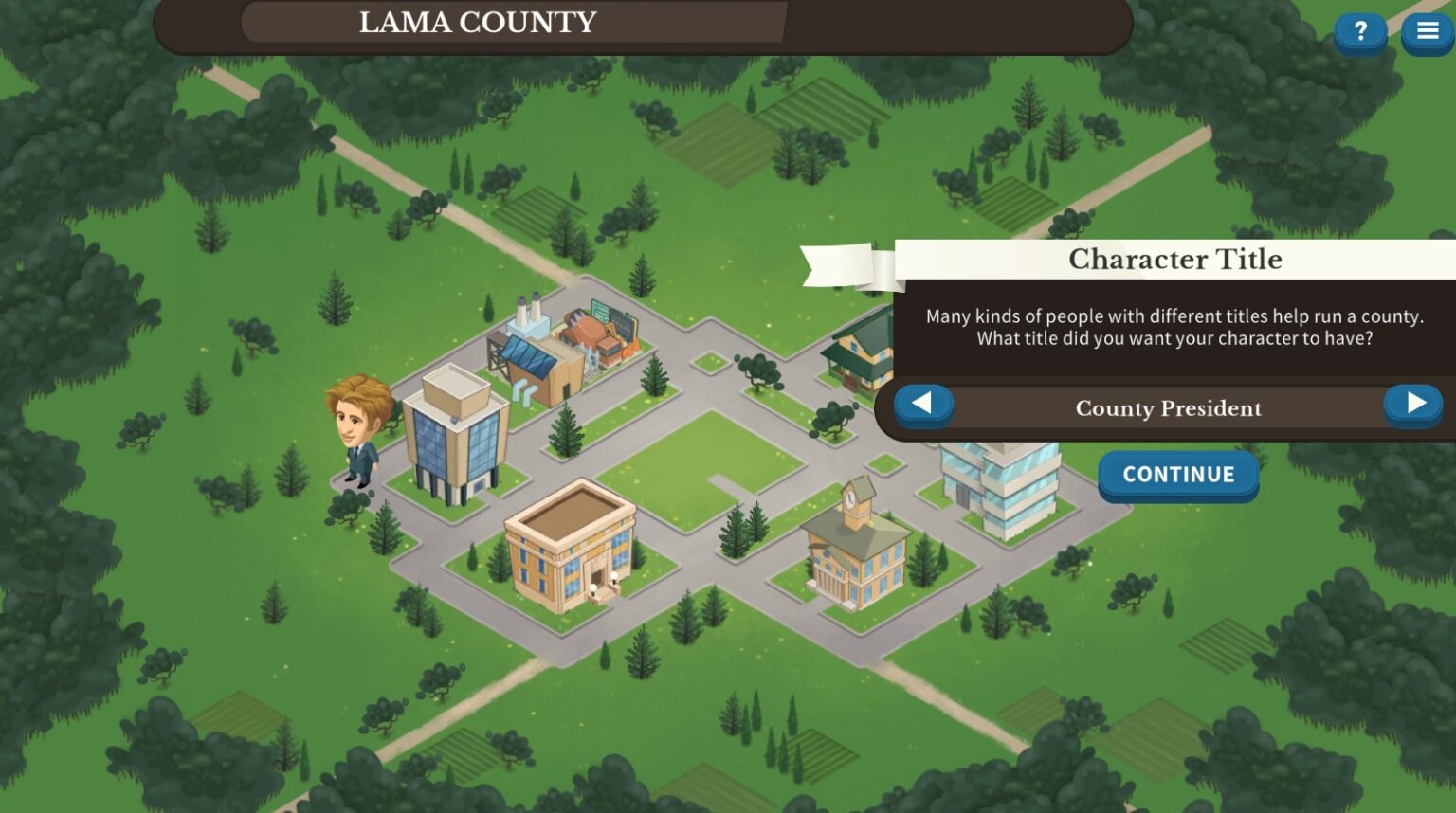Open the hamburger menu at top right

click(x=1428, y=29)
